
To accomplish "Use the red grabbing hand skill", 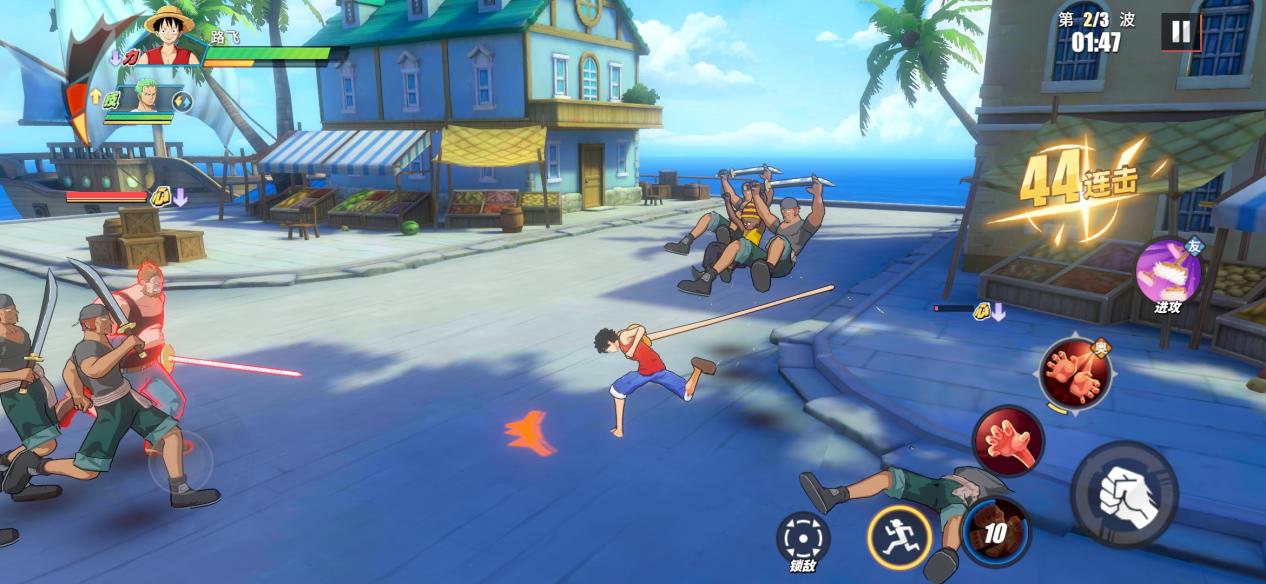I will [x=1008, y=441].
